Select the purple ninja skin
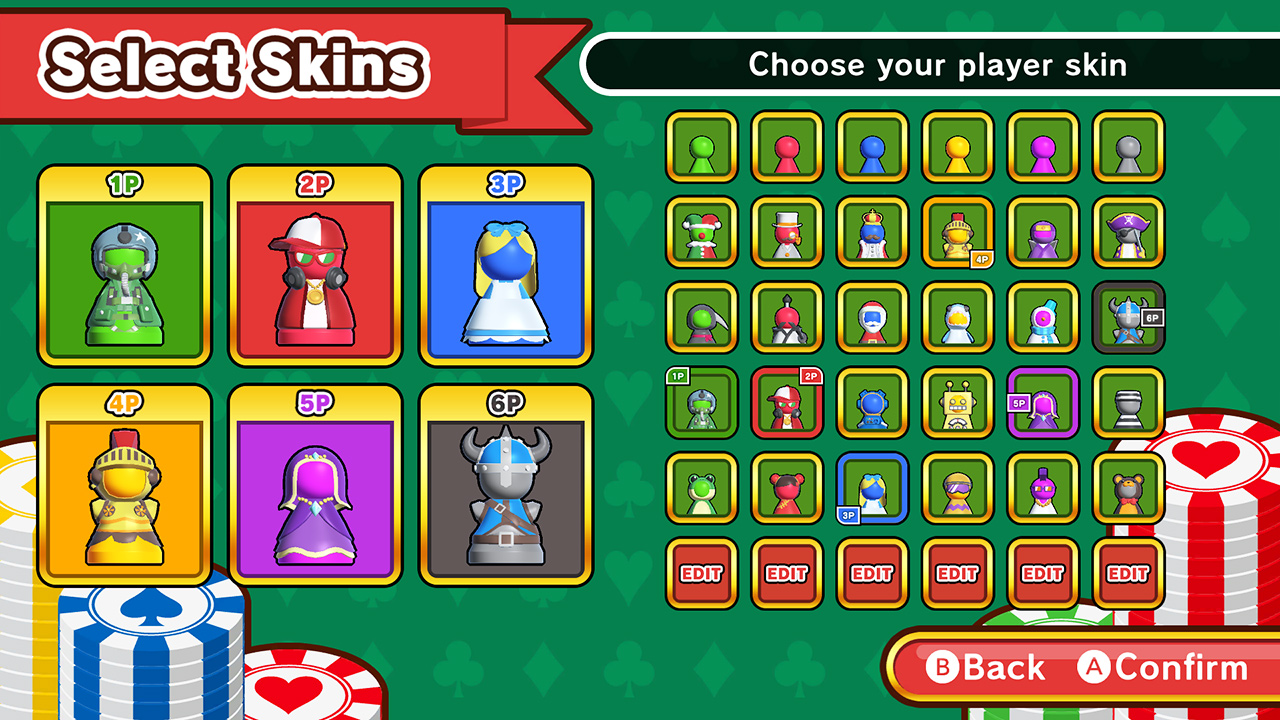This screenshot has width=1280, height=720. click(1043, 232)
